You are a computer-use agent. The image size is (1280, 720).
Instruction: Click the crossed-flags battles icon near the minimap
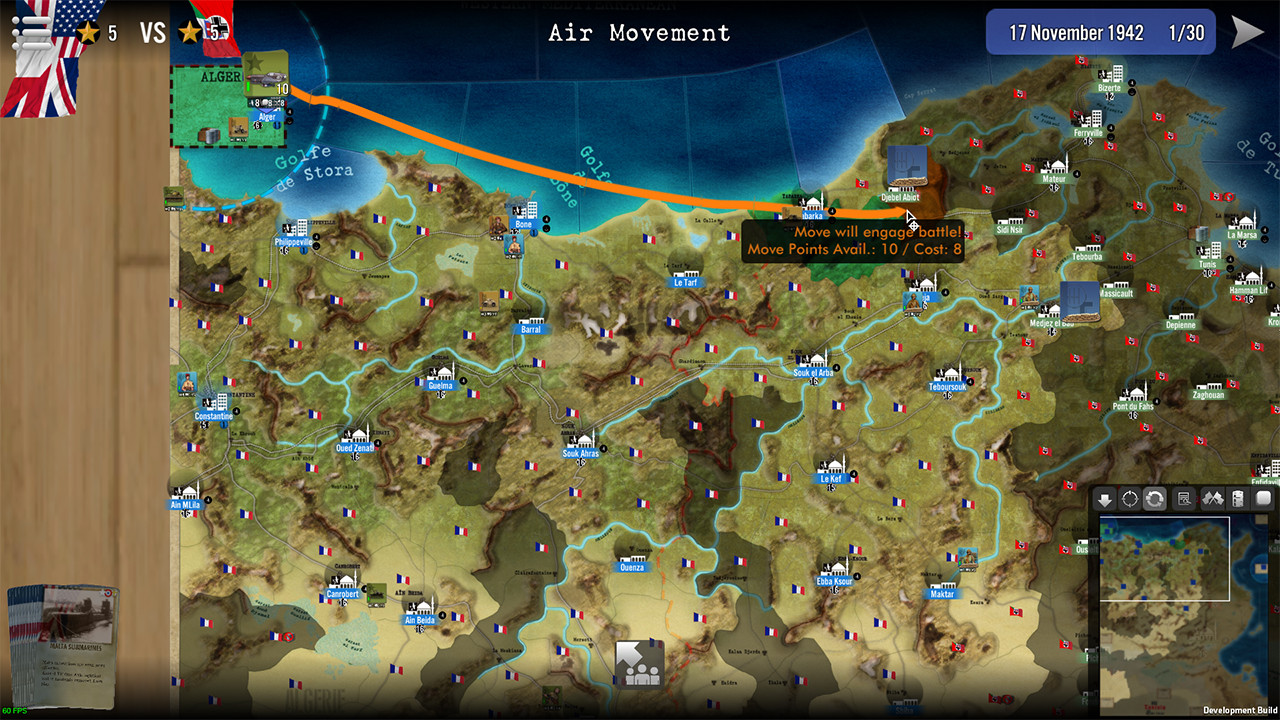(x=1212, y=499)
